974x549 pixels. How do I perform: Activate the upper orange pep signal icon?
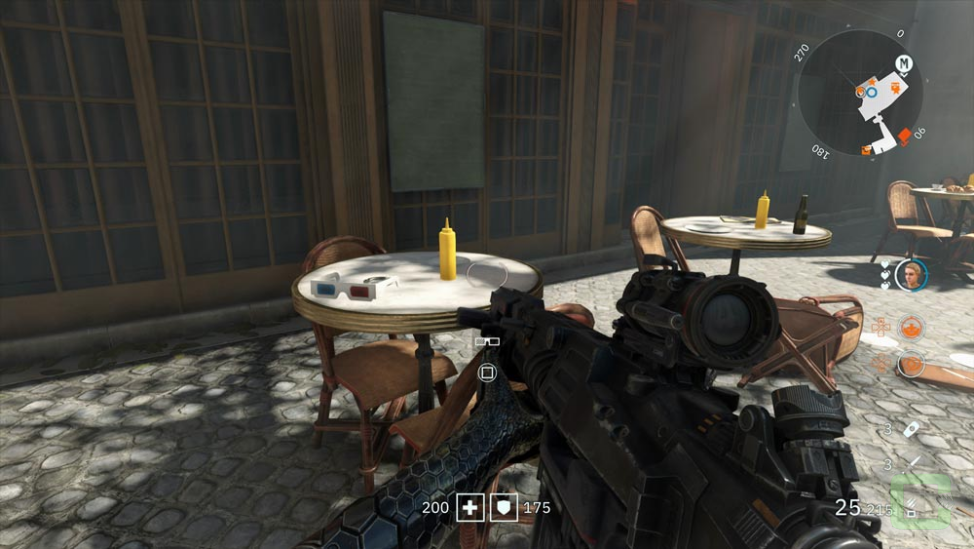point(910,327)
